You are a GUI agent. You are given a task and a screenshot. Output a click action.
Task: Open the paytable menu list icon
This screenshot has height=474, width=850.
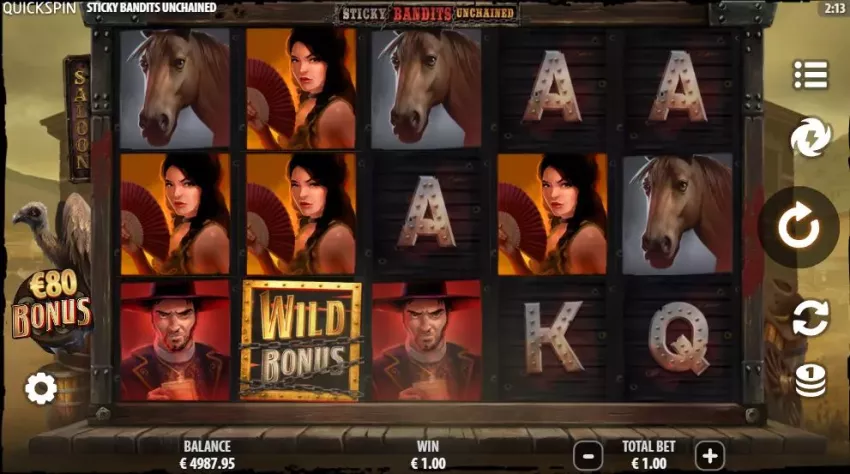point(811,74)
